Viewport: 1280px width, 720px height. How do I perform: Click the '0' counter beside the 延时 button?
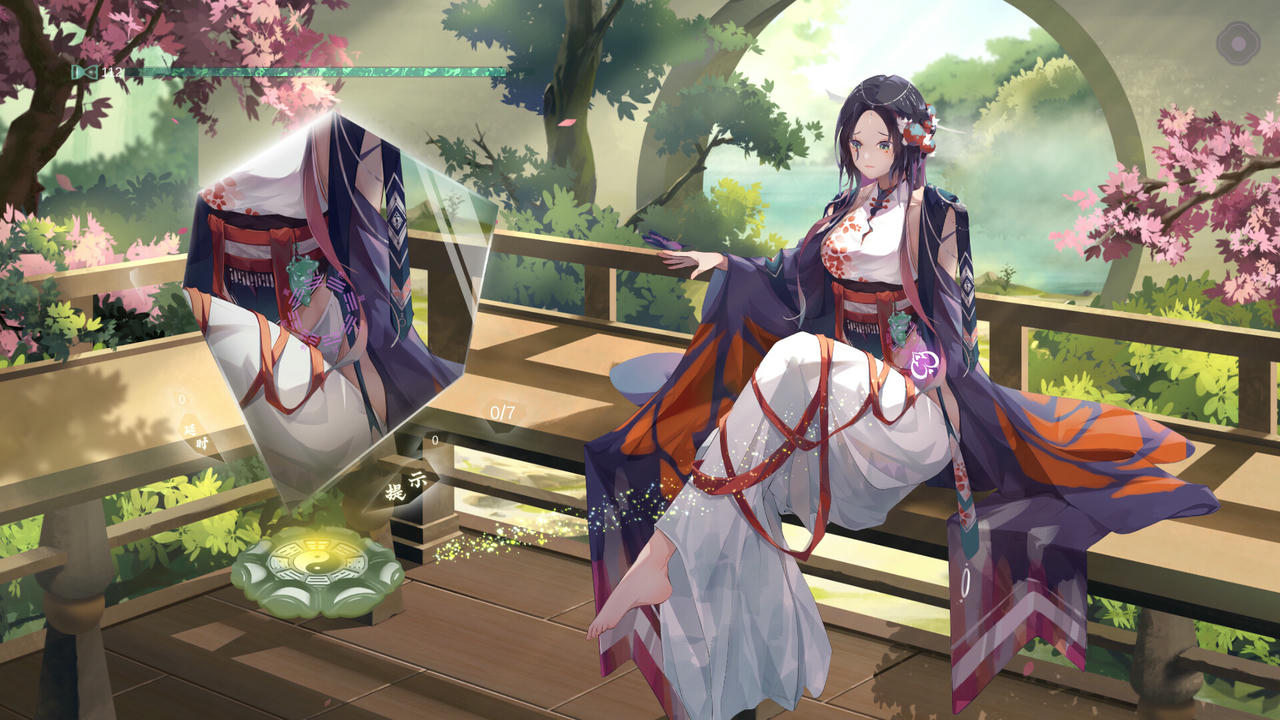182,398
